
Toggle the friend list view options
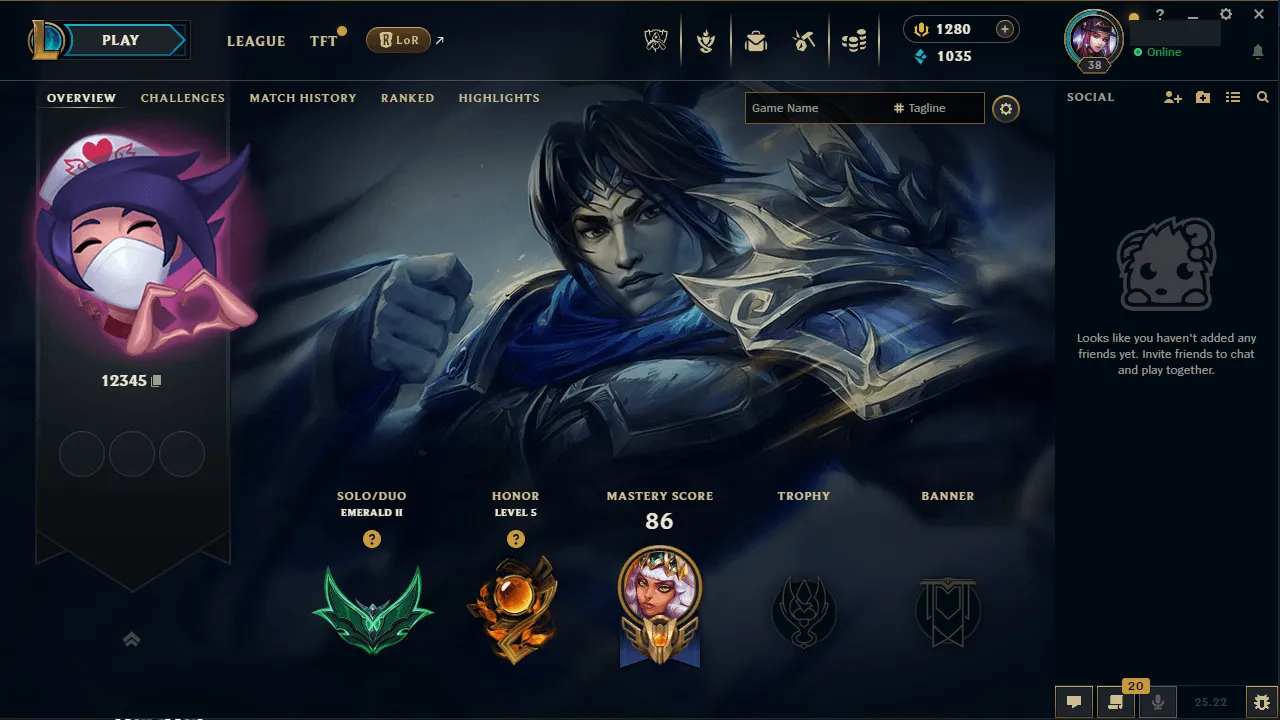(x=1233, y=97)
